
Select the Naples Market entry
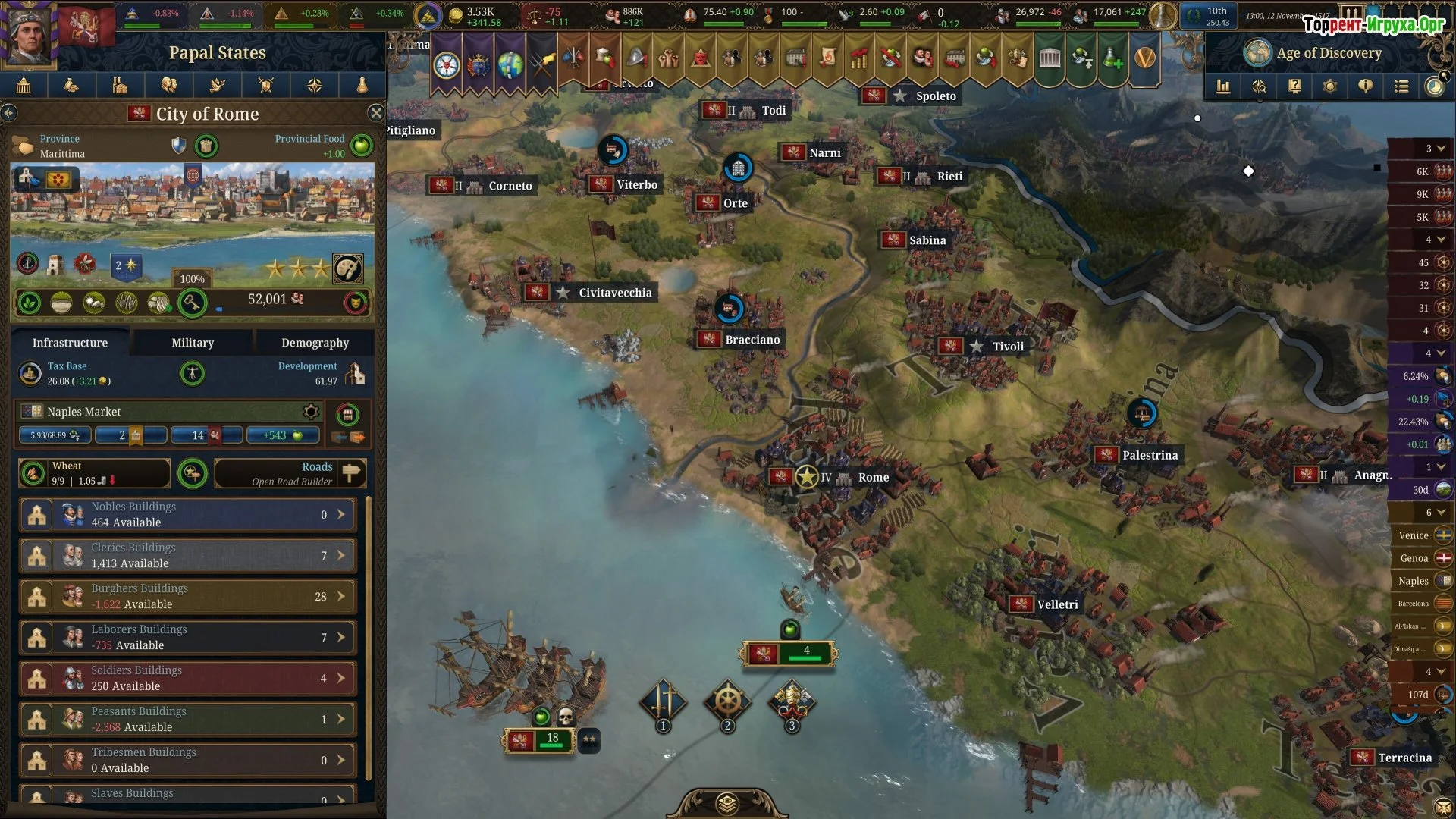83,412
